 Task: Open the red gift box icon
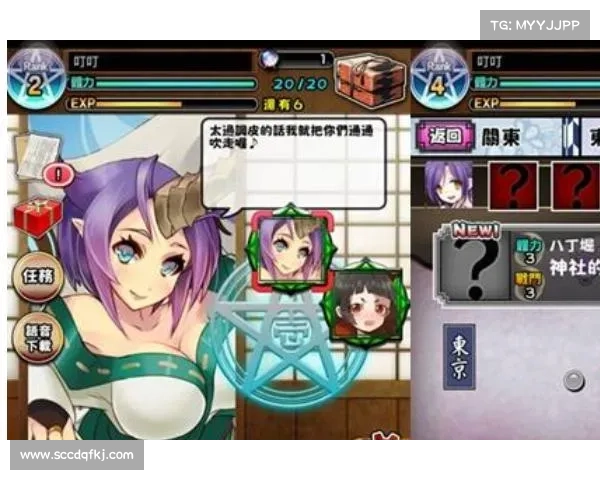coord(37,215)
